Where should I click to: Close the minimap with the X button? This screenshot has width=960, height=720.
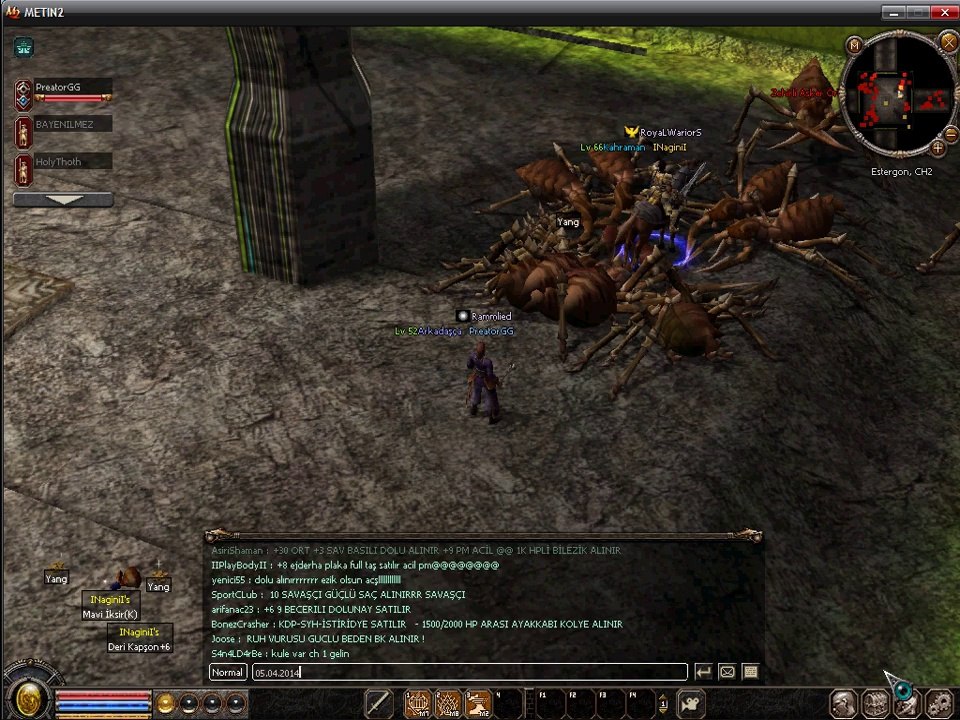pos(948,42)
